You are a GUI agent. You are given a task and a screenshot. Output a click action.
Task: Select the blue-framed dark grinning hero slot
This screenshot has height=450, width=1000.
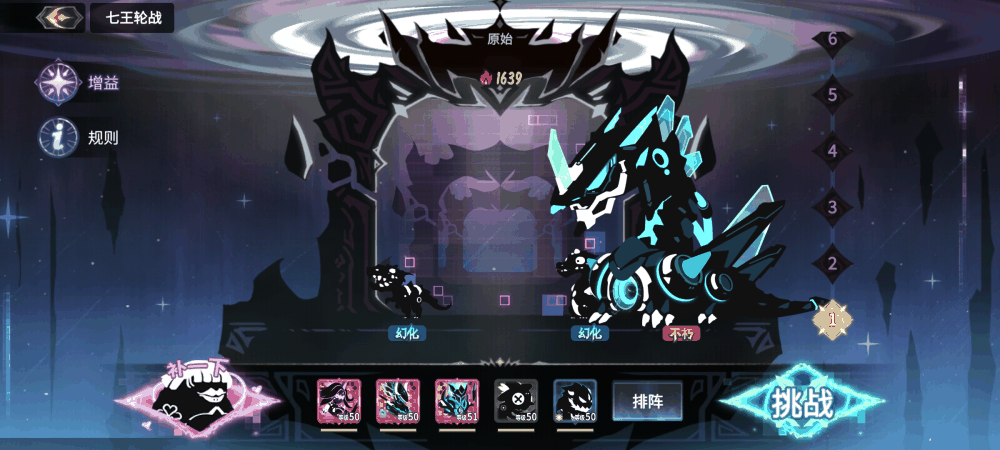click(x=575, y=400)
